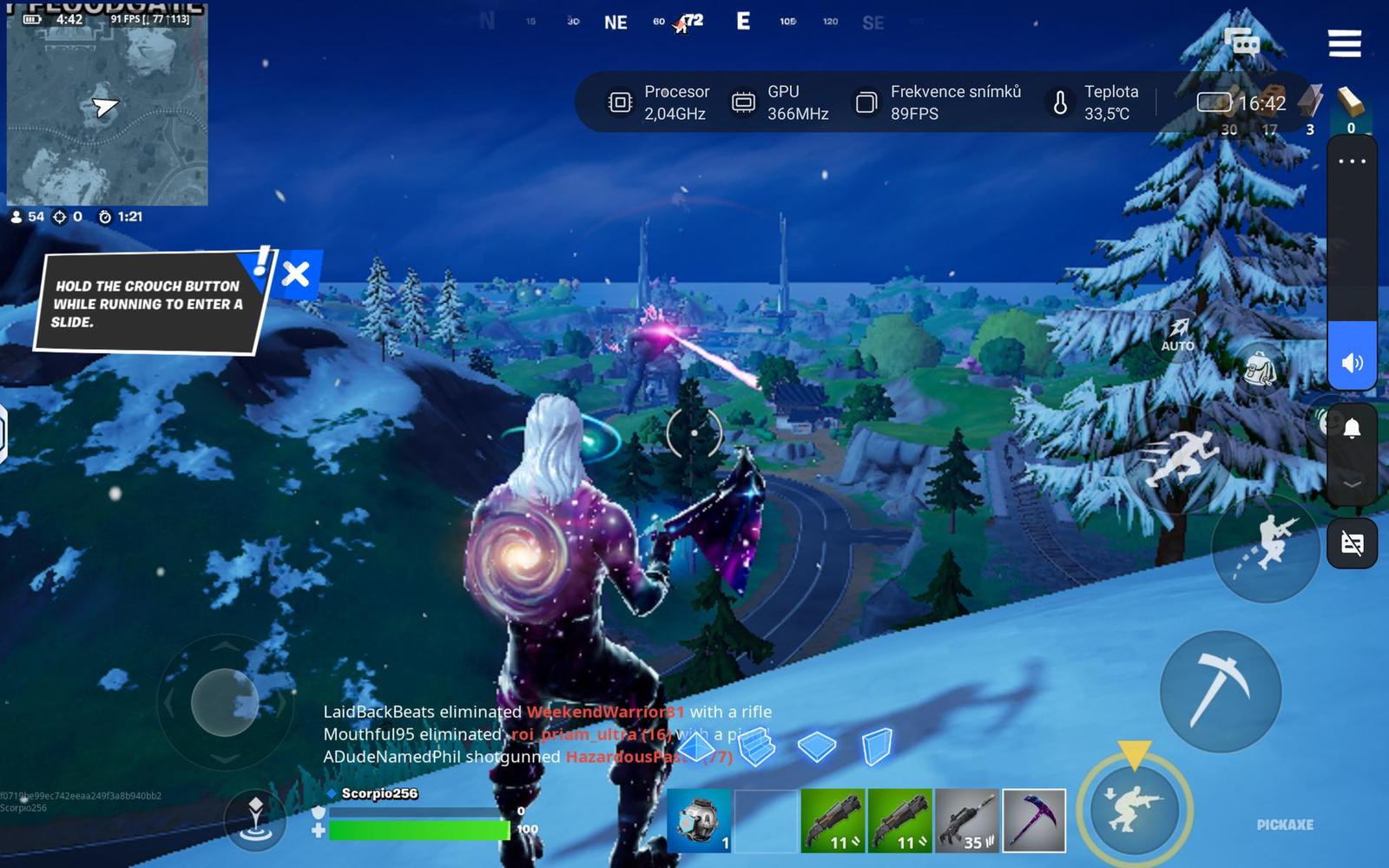Mute game audio with the speaker toggle
Viewport: 1389px width, 868px height.
tap(1351, 363)
